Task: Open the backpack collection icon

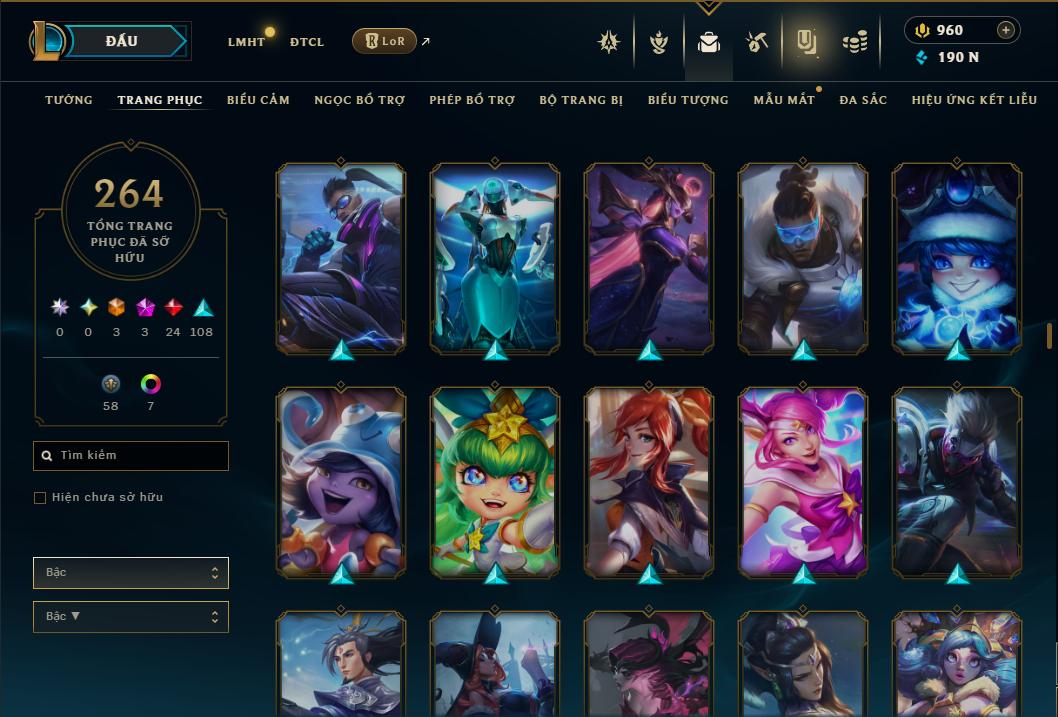Action: click(709, 42)
